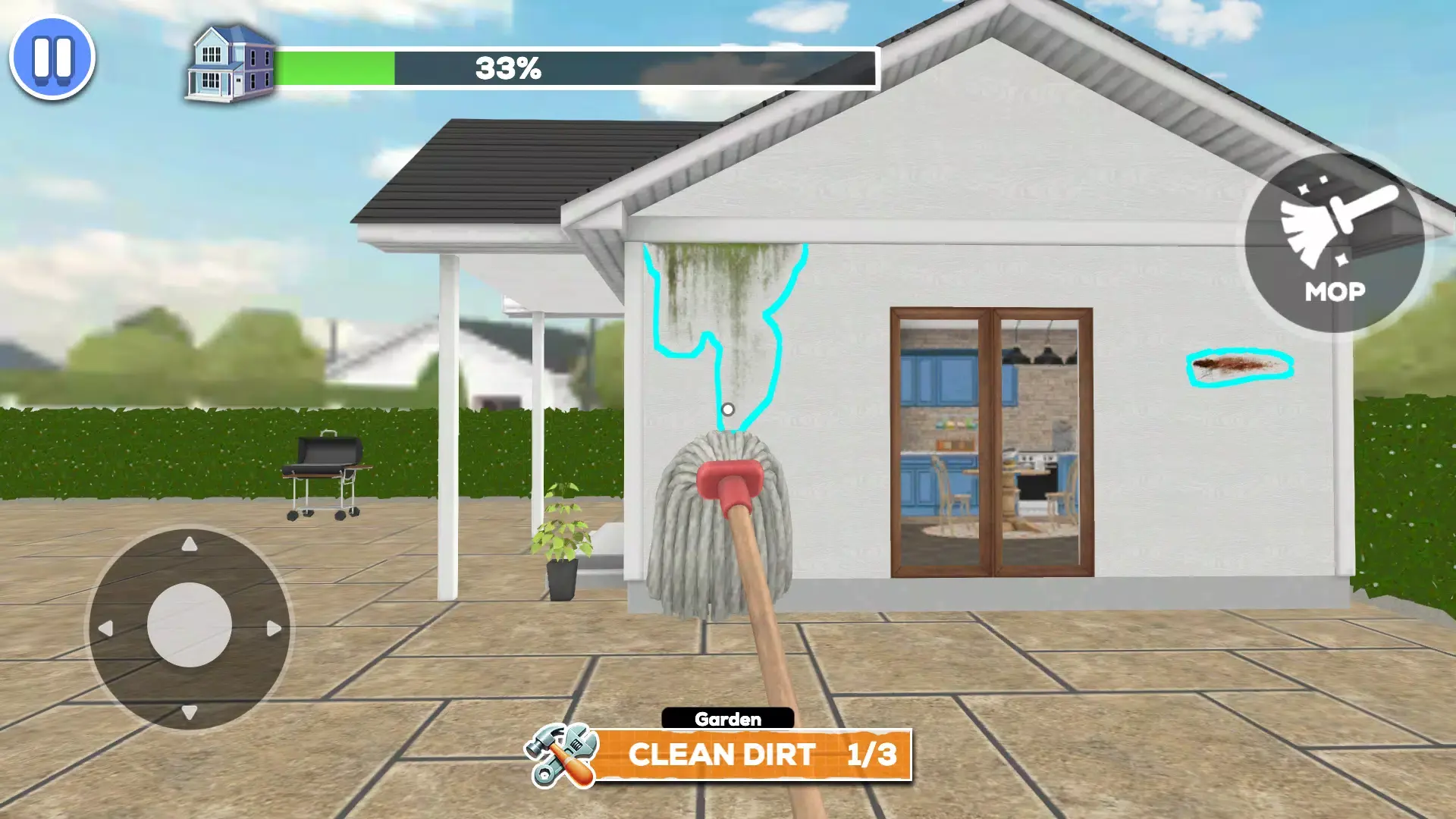Open the CLEAN DIRT 1/3 task banner
1456x819 pixels.
coord(758,755)
